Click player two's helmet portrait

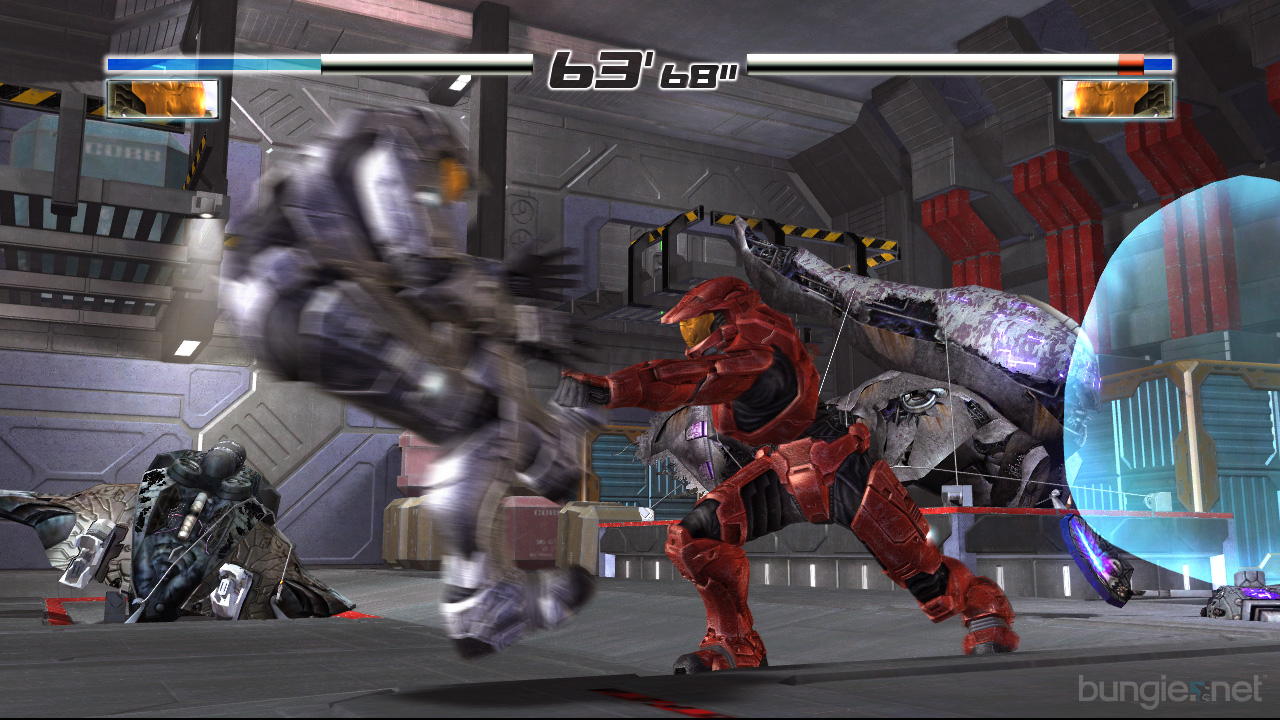tap(1117, 99)
